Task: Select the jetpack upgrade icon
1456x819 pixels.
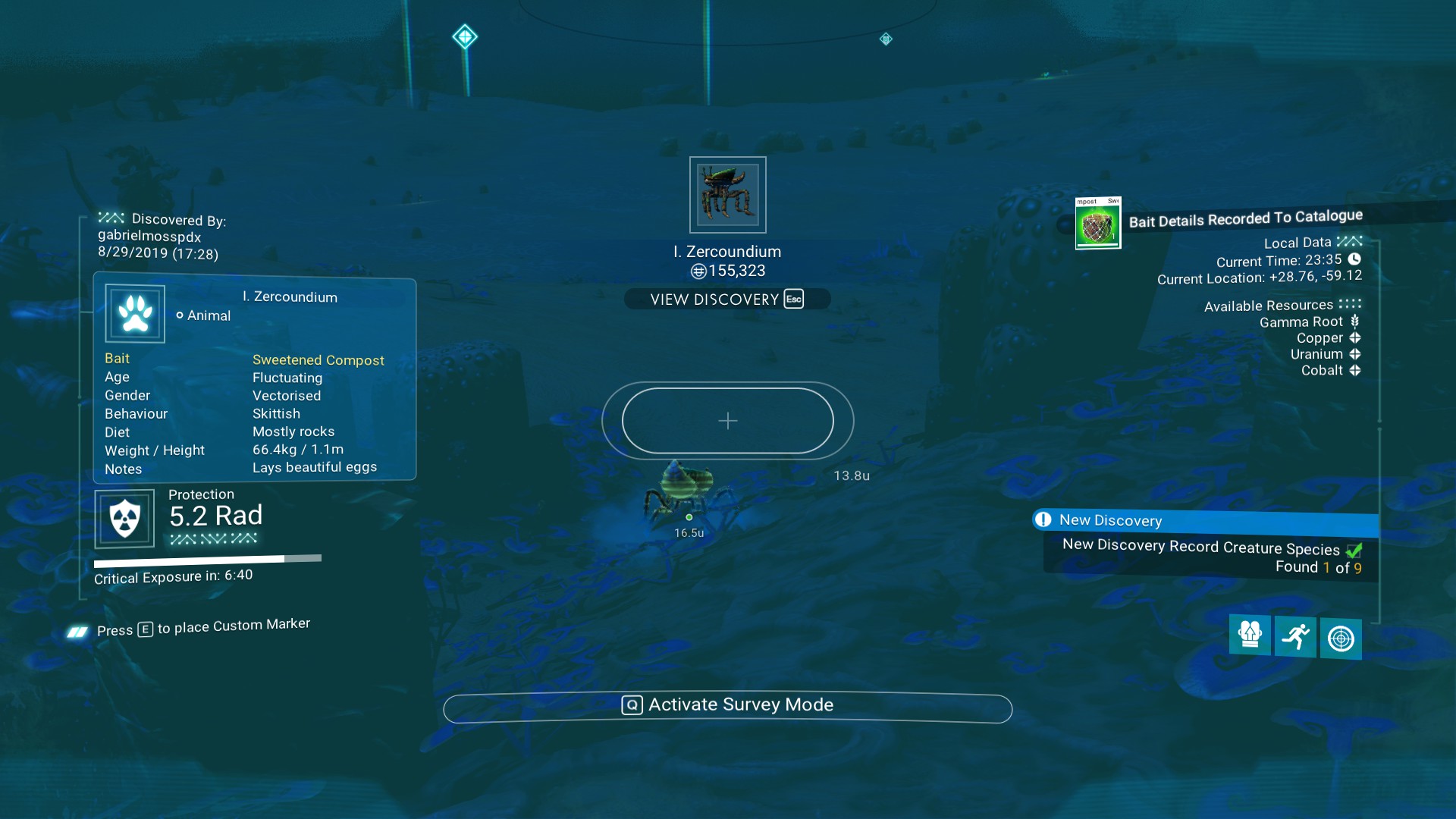Action: click(x=1249, y=635)
